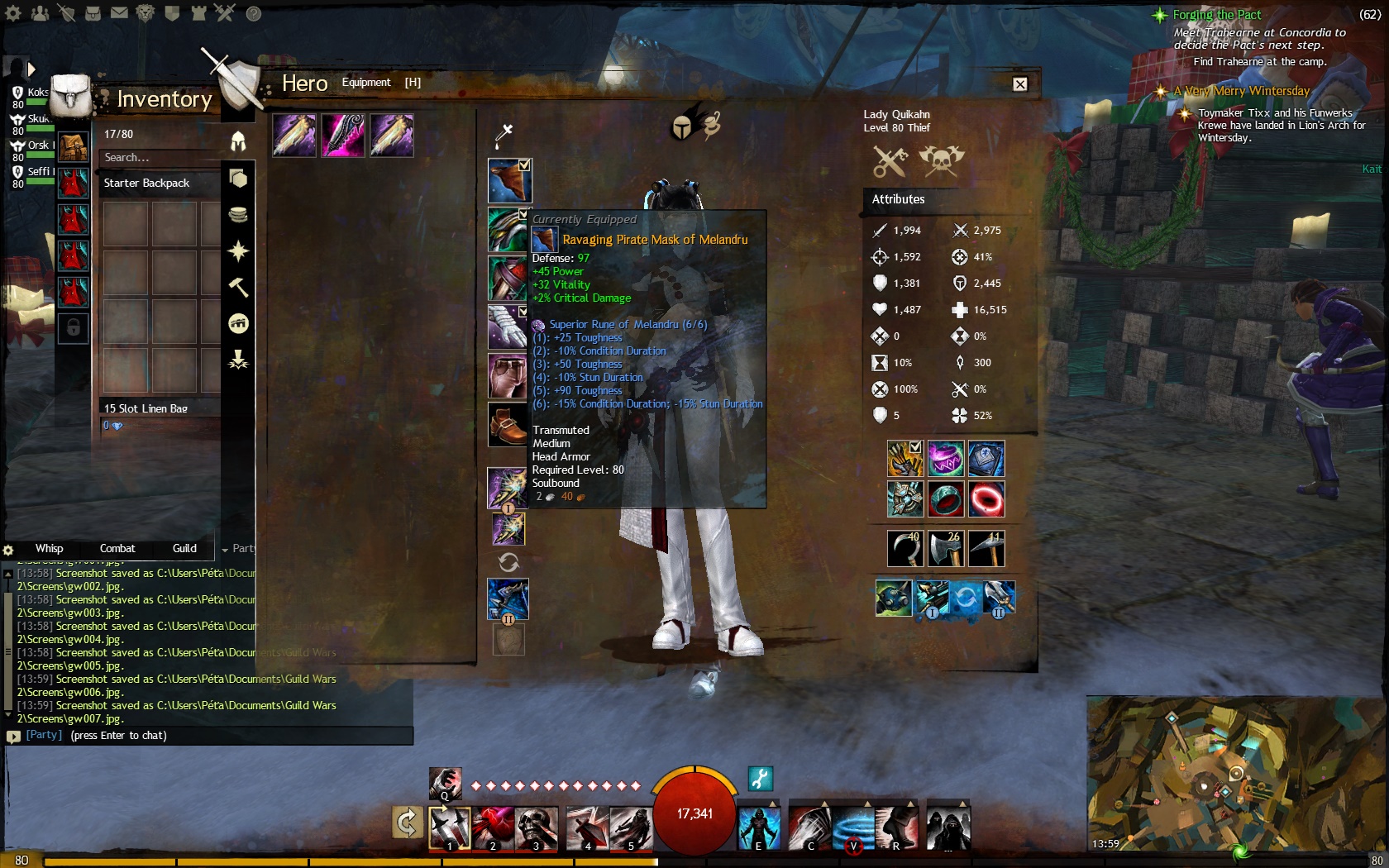Select the harvesting sickle tool slot
The height and width of the screenshot is (868, 1389).
905,549
